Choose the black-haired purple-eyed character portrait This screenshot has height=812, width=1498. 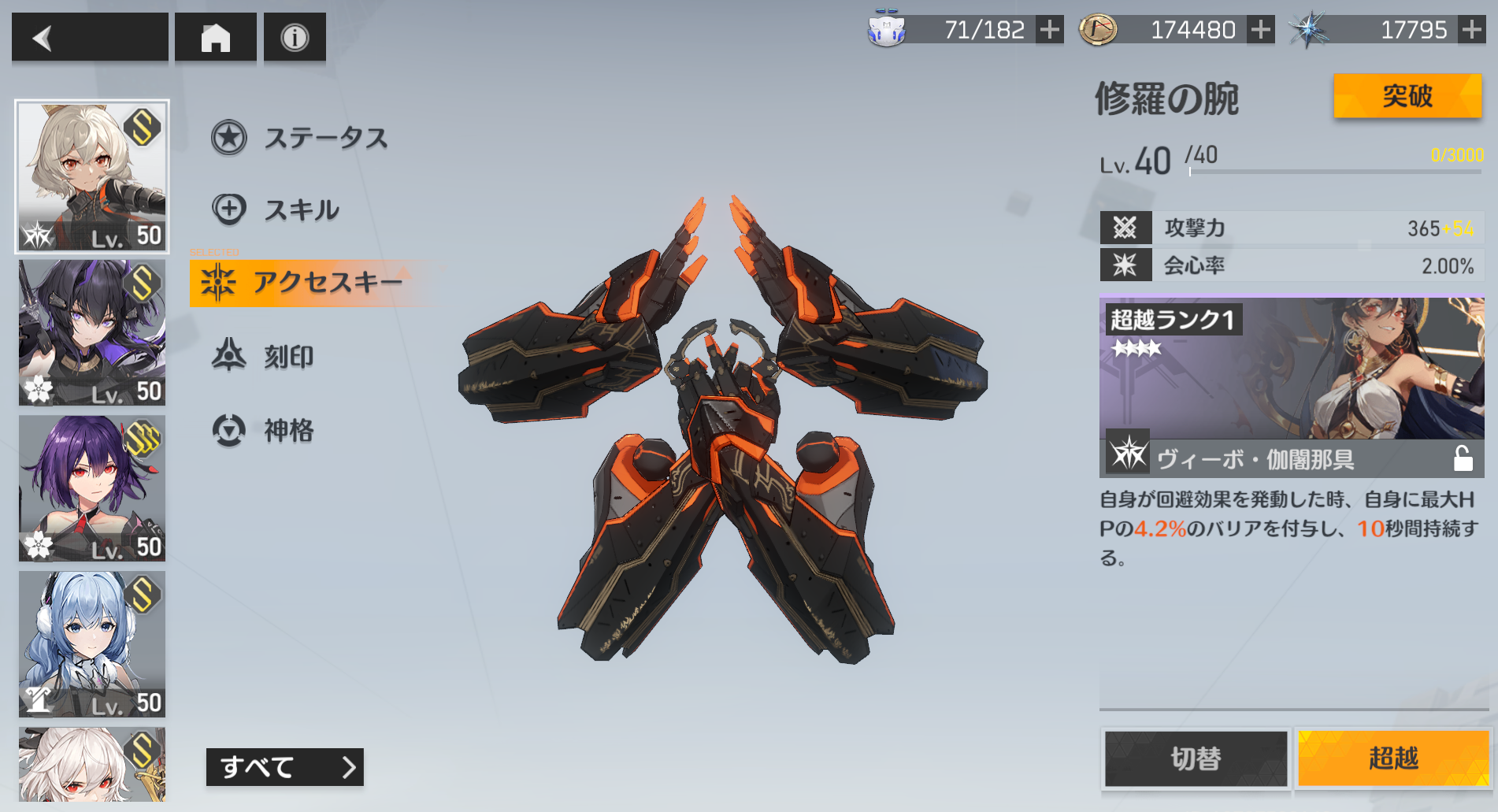(92, 332)
